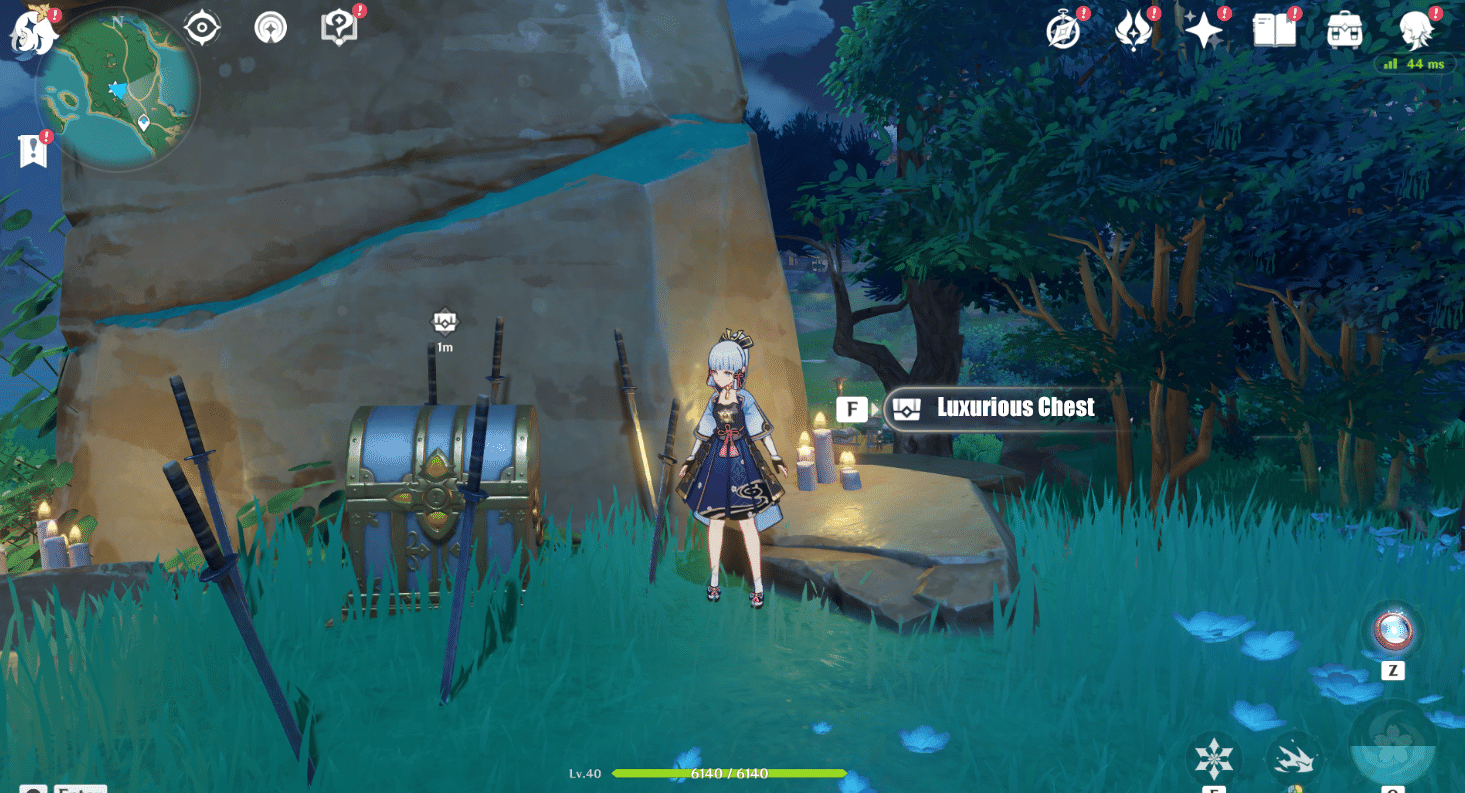Viewport: 1465px width, 793px height.
Task: Open the tutorial guide book icon
Action: click(x=340, y=27)
